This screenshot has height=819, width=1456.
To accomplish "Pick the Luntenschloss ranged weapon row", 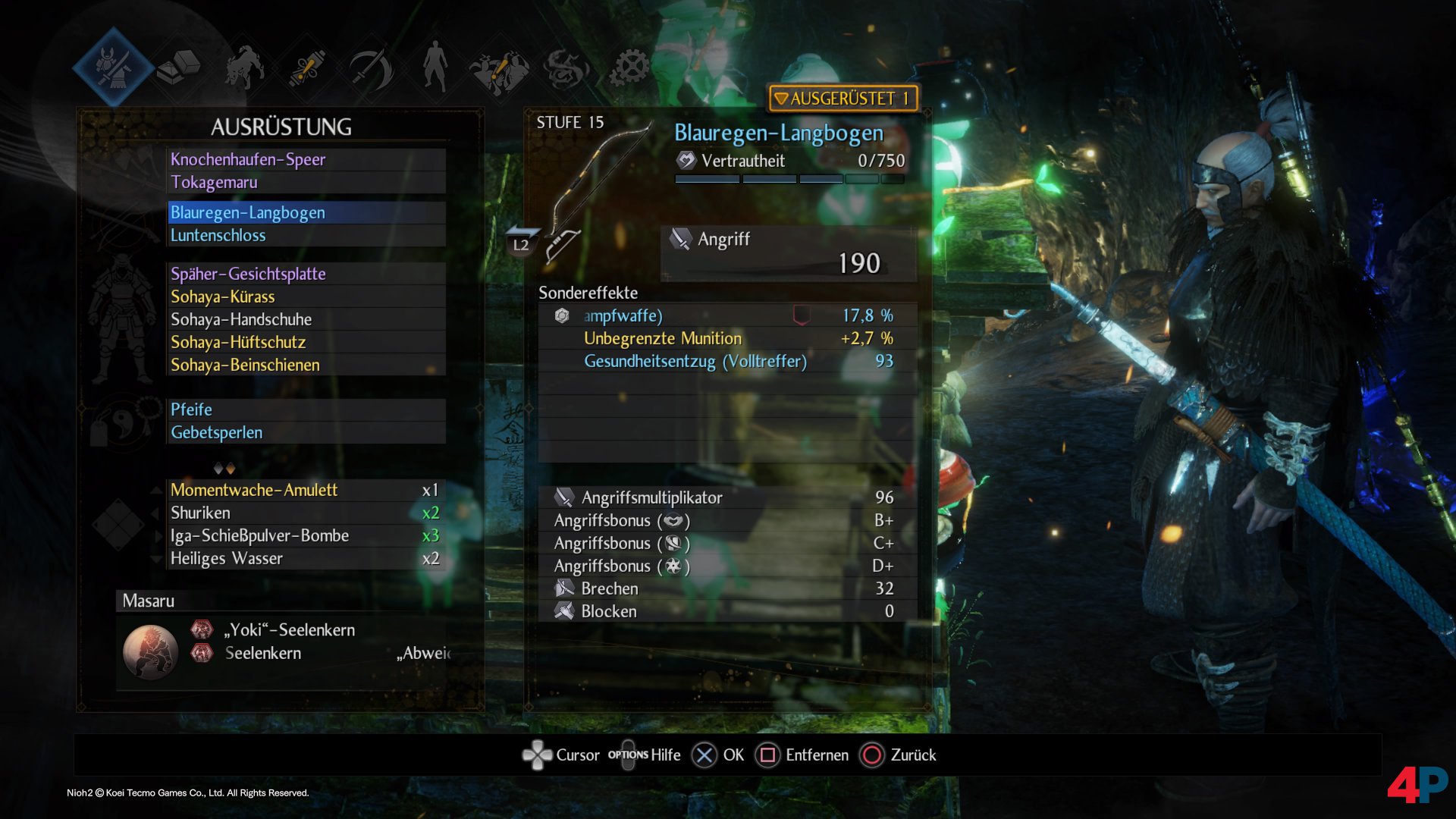I will click(306, 235).
